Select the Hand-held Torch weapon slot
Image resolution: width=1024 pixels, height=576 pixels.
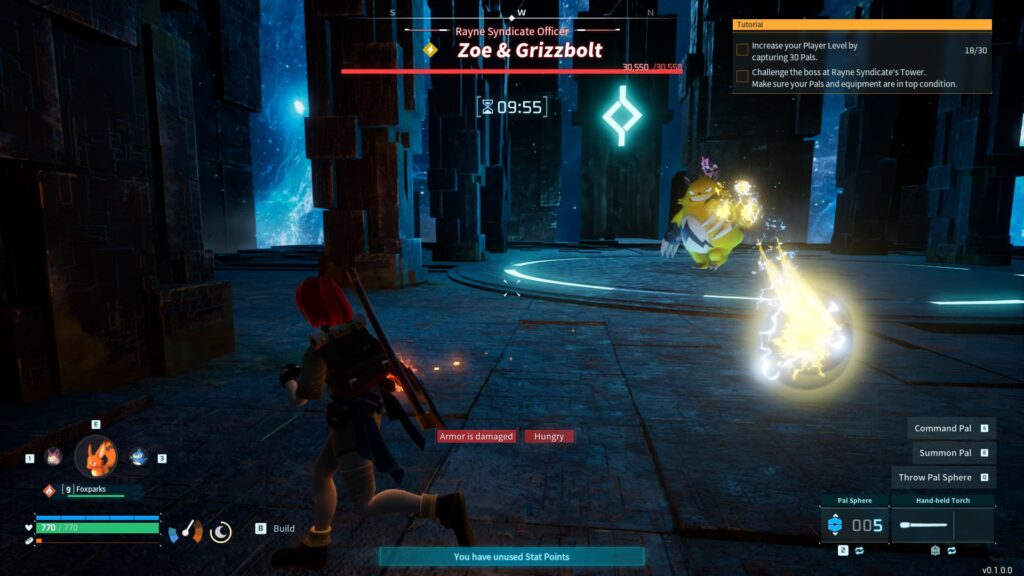tap(941, 524)
